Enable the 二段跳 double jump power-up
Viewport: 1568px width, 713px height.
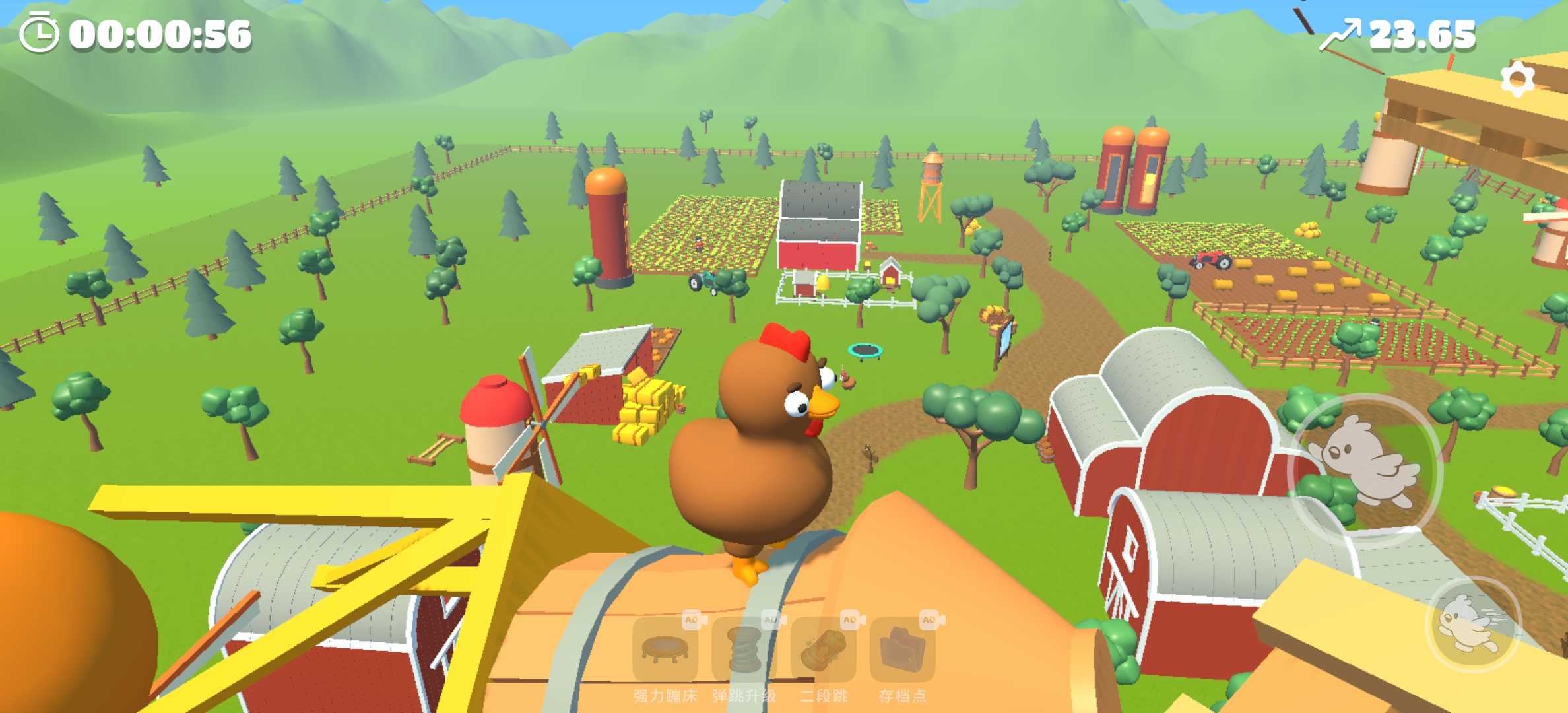(x=824, y=650)
